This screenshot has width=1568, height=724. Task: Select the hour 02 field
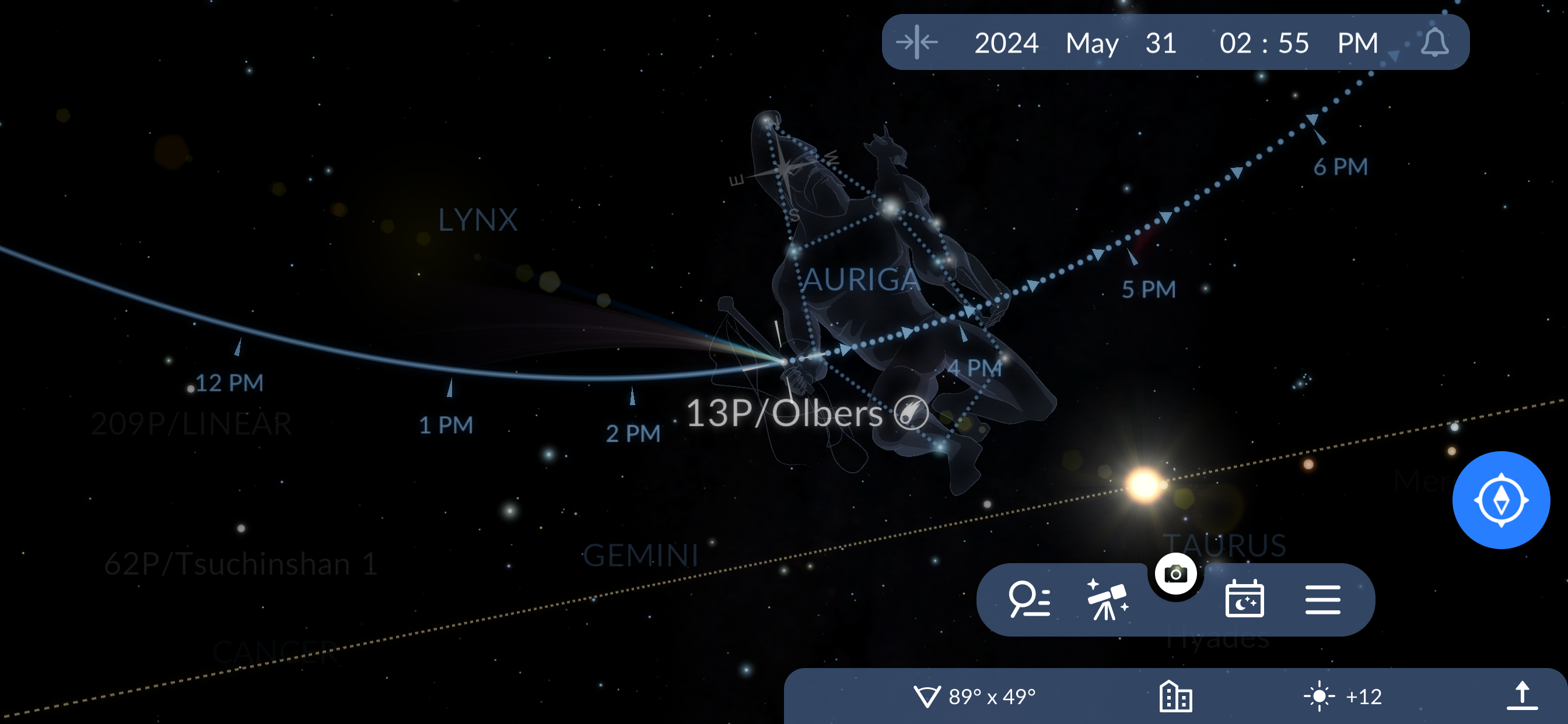1235,43
